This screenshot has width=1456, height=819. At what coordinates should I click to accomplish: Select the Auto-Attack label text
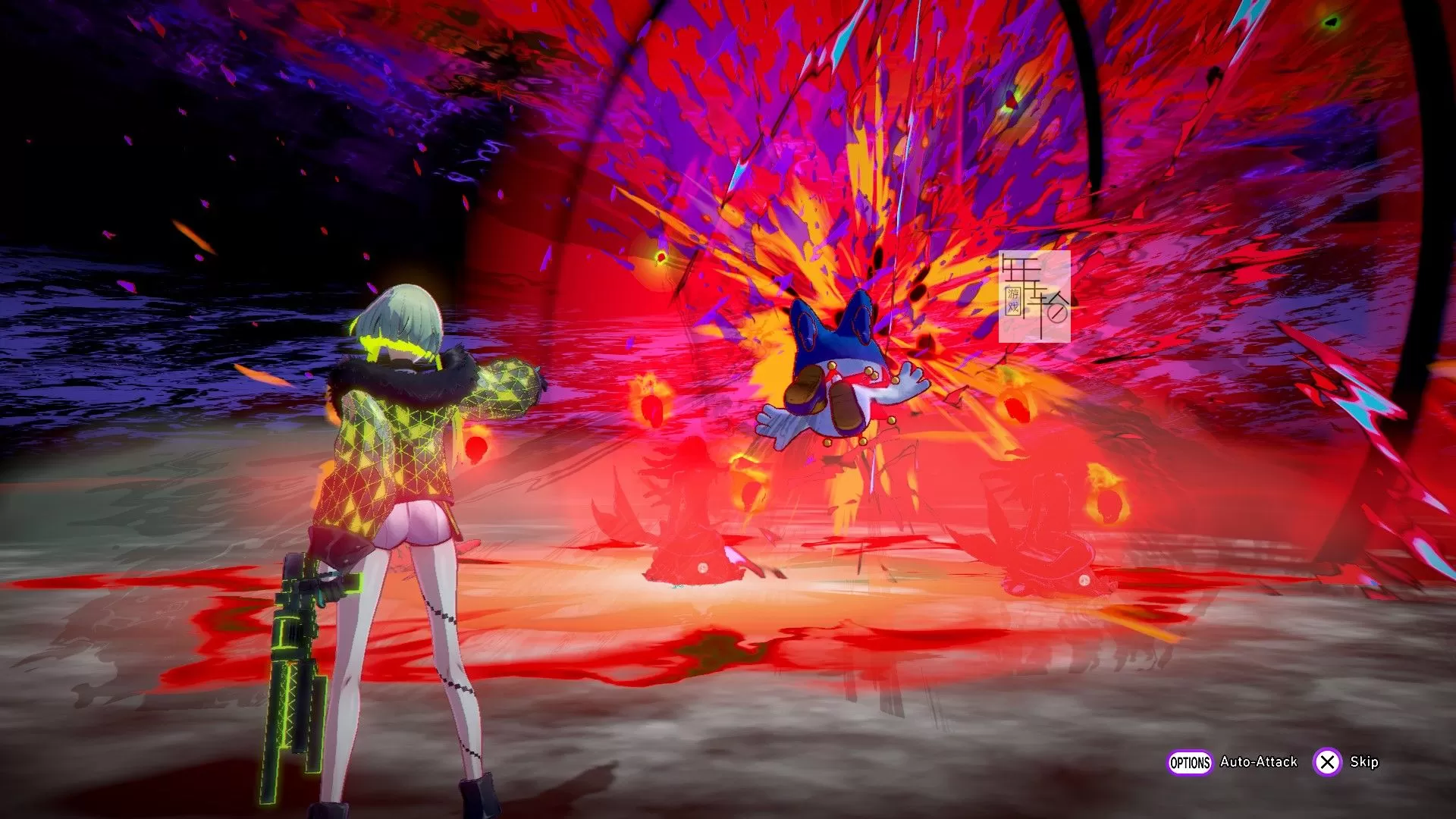1260,761
